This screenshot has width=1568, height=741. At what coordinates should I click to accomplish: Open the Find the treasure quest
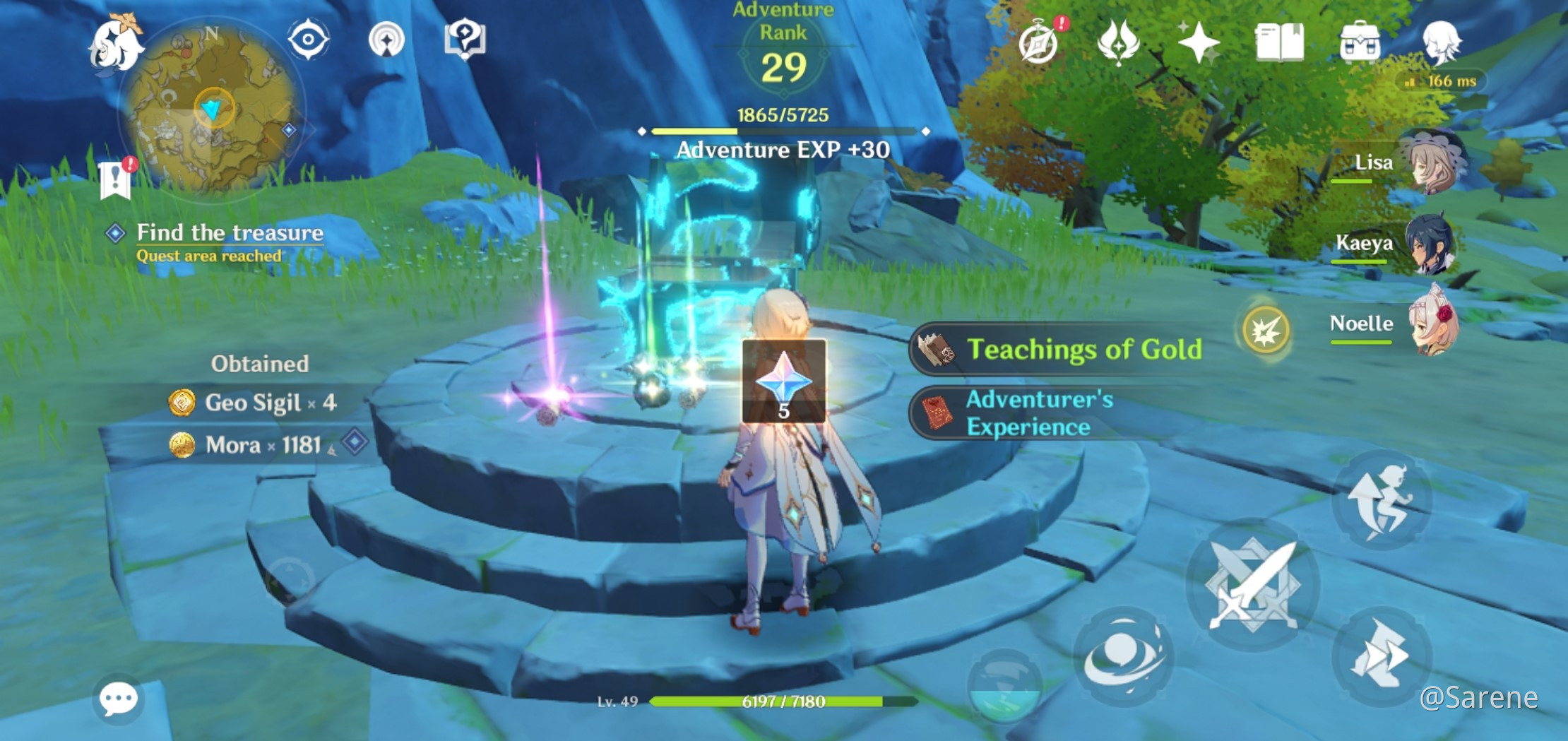(230, 233)
